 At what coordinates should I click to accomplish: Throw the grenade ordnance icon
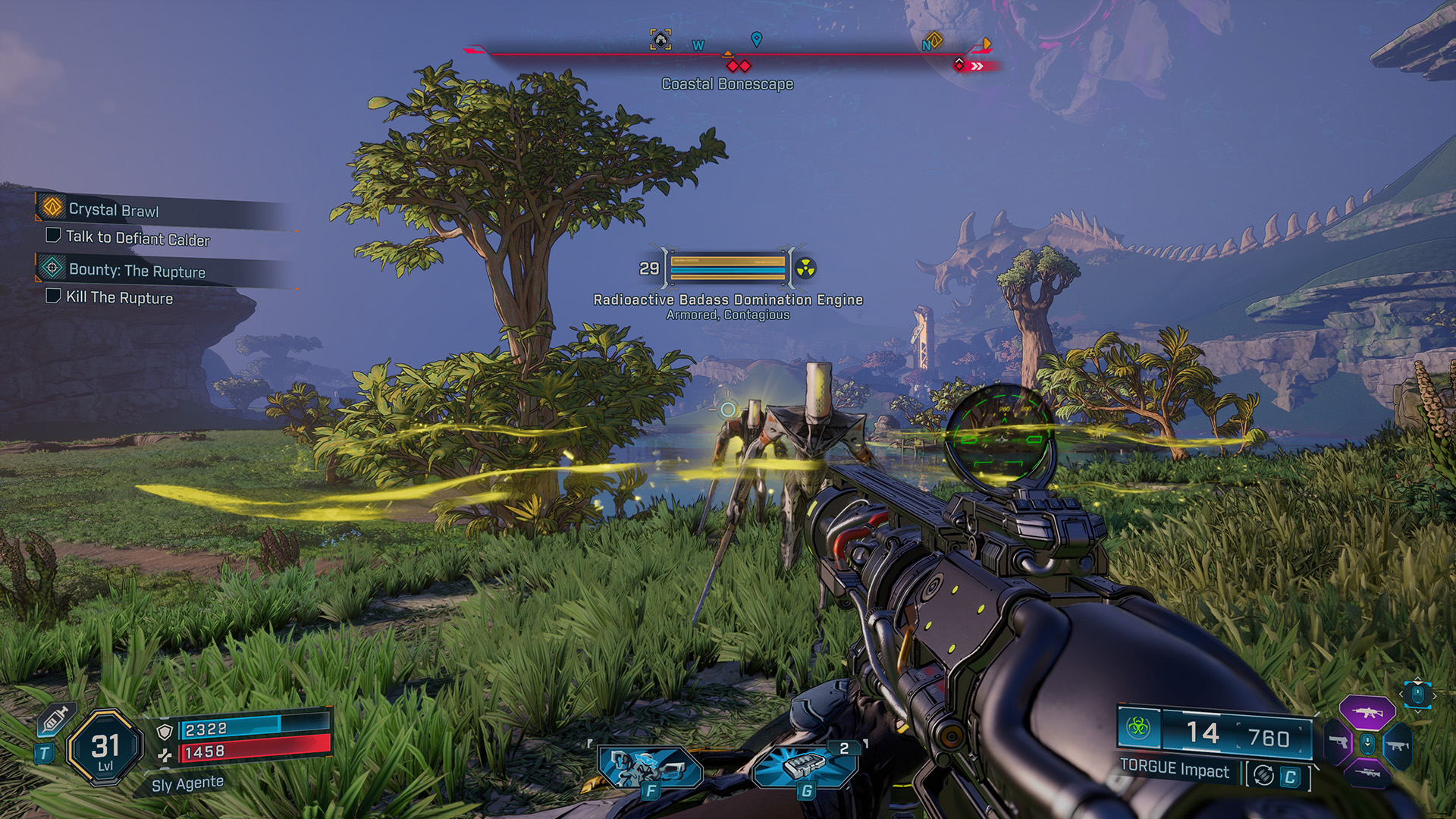pyautogui.click(x=805, y=766)
